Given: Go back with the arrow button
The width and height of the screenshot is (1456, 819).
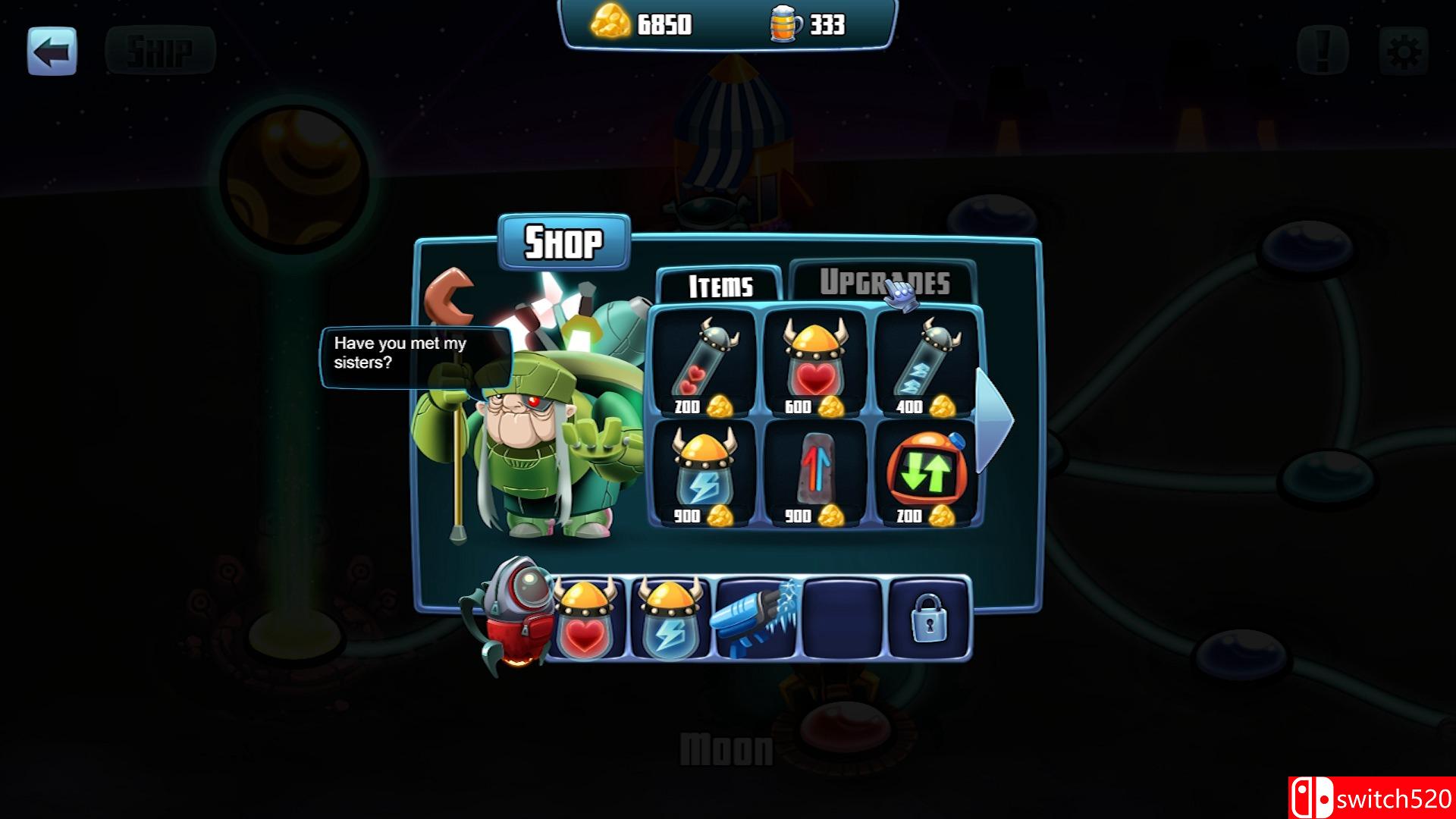Looking at the screenshot, I should point(52,52).
